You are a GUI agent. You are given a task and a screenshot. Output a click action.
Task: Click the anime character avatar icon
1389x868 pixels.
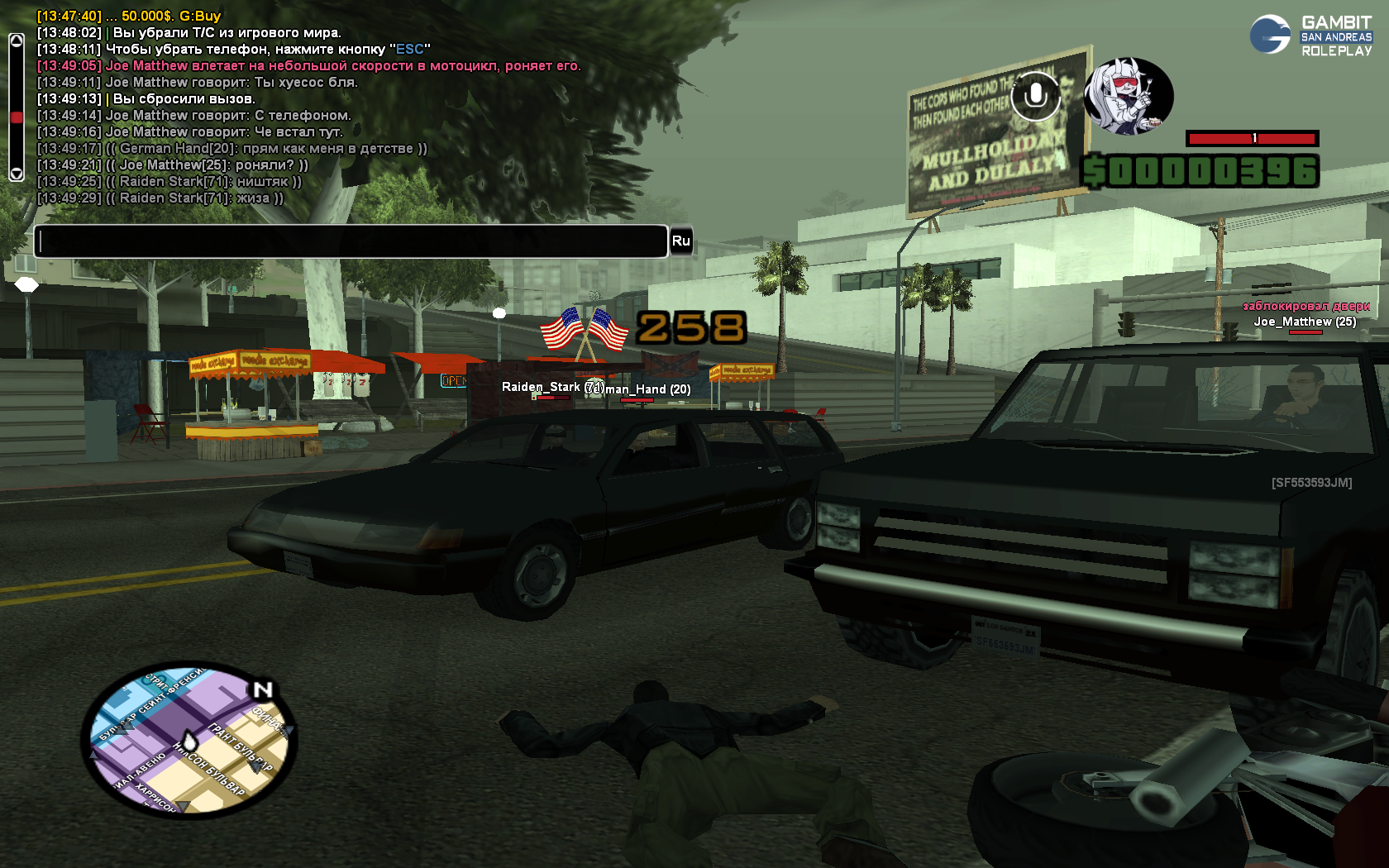point(1128,96)
